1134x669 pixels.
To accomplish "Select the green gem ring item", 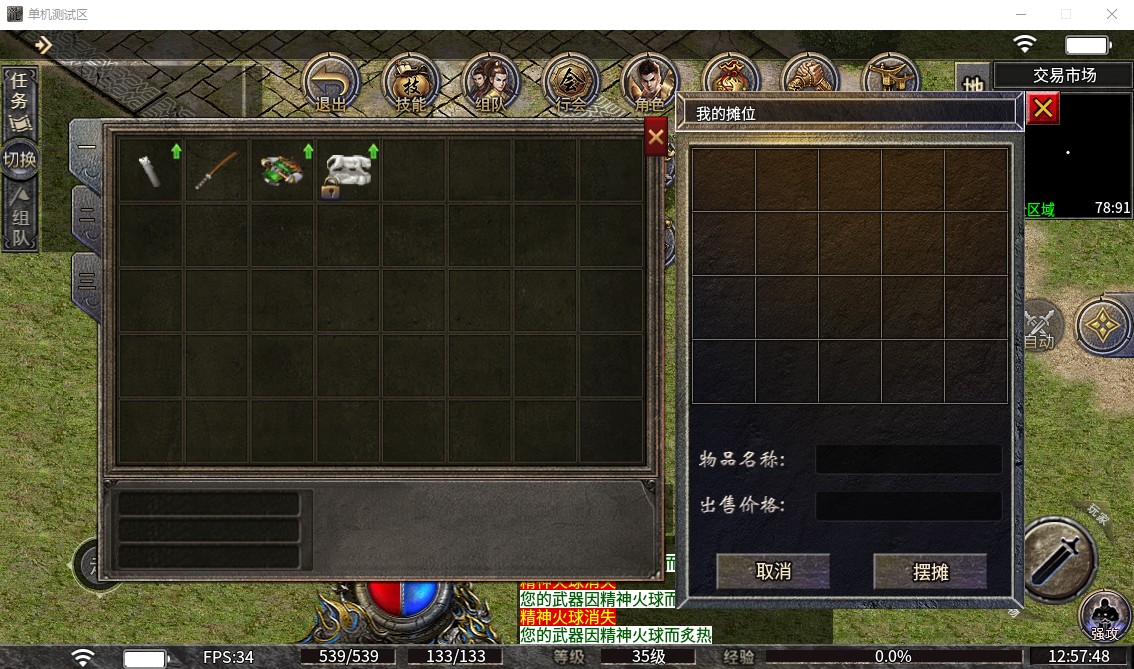I will tap(283, 170).
